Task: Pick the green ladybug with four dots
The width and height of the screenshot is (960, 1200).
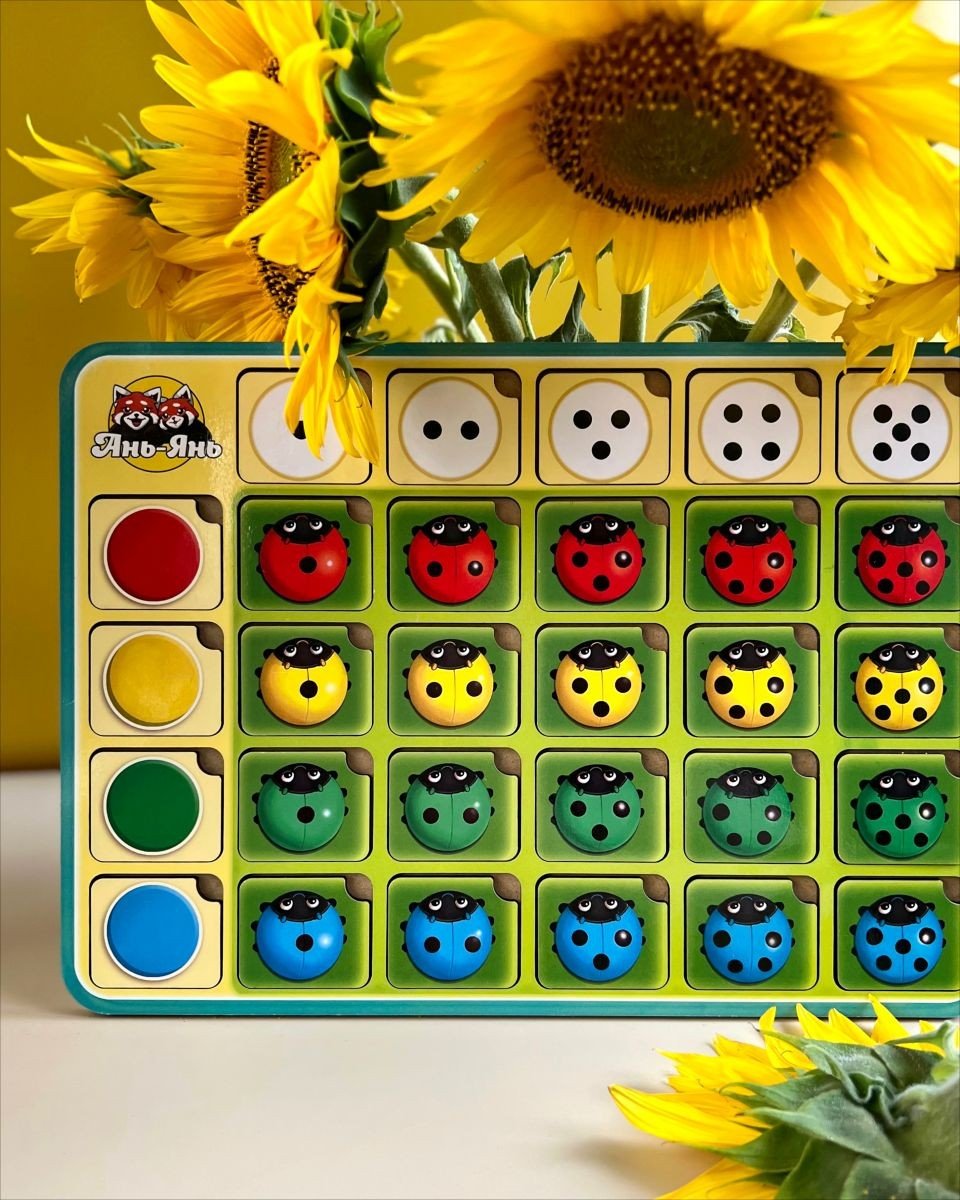Action: click(747, 810)
